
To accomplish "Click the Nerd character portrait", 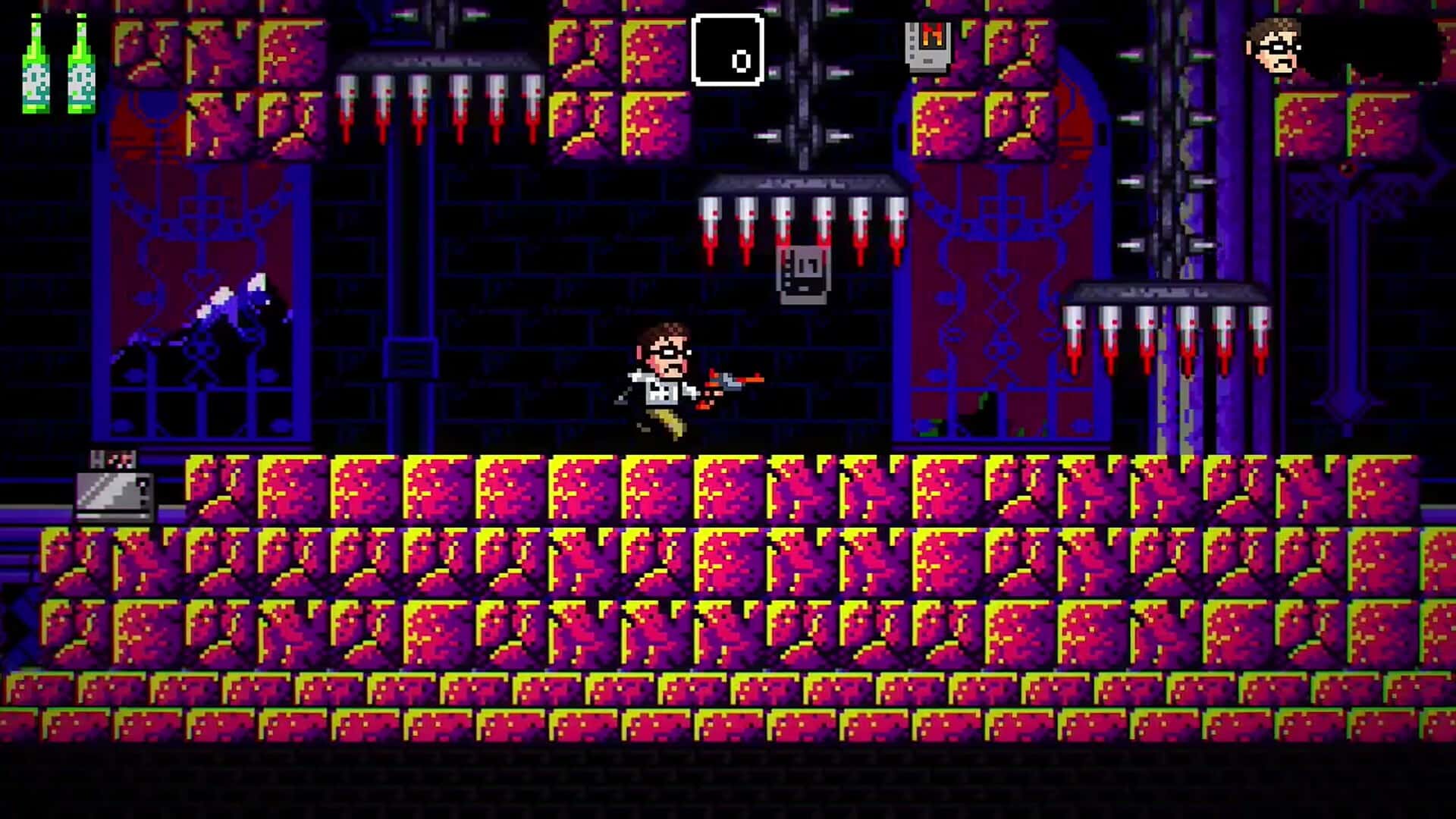I will tap(1273, 46).
